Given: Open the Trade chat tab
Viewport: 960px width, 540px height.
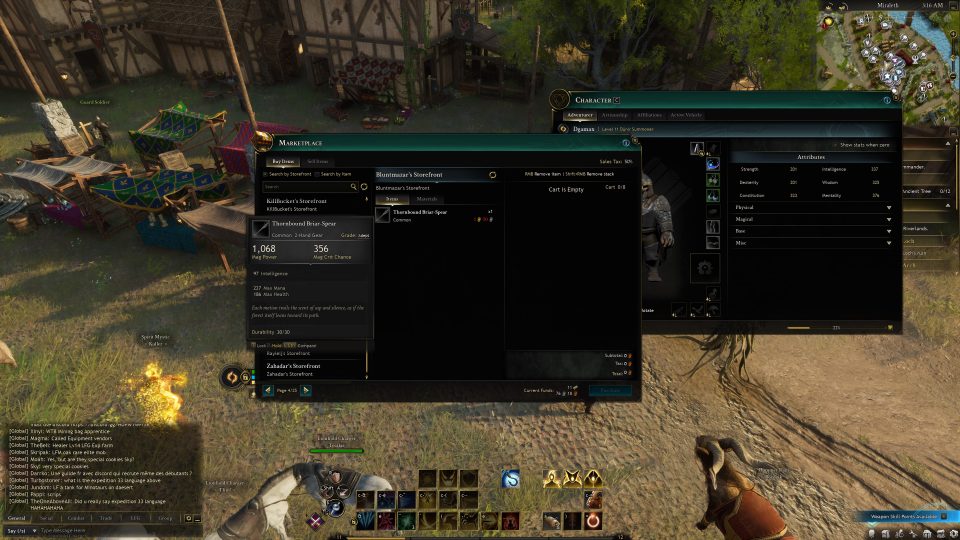Looking at the screenshot, I should [x=105, y=518].
